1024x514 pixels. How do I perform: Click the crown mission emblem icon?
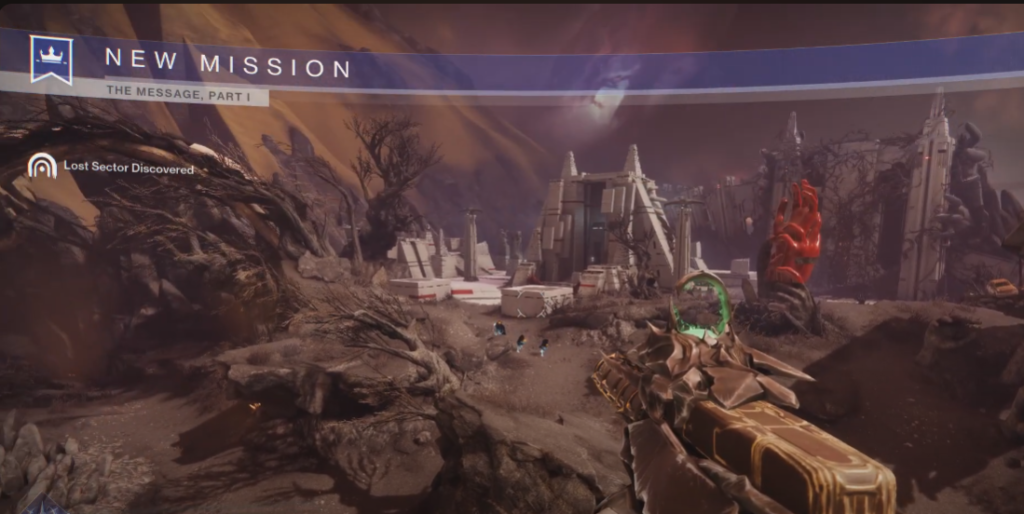point(51,59)
